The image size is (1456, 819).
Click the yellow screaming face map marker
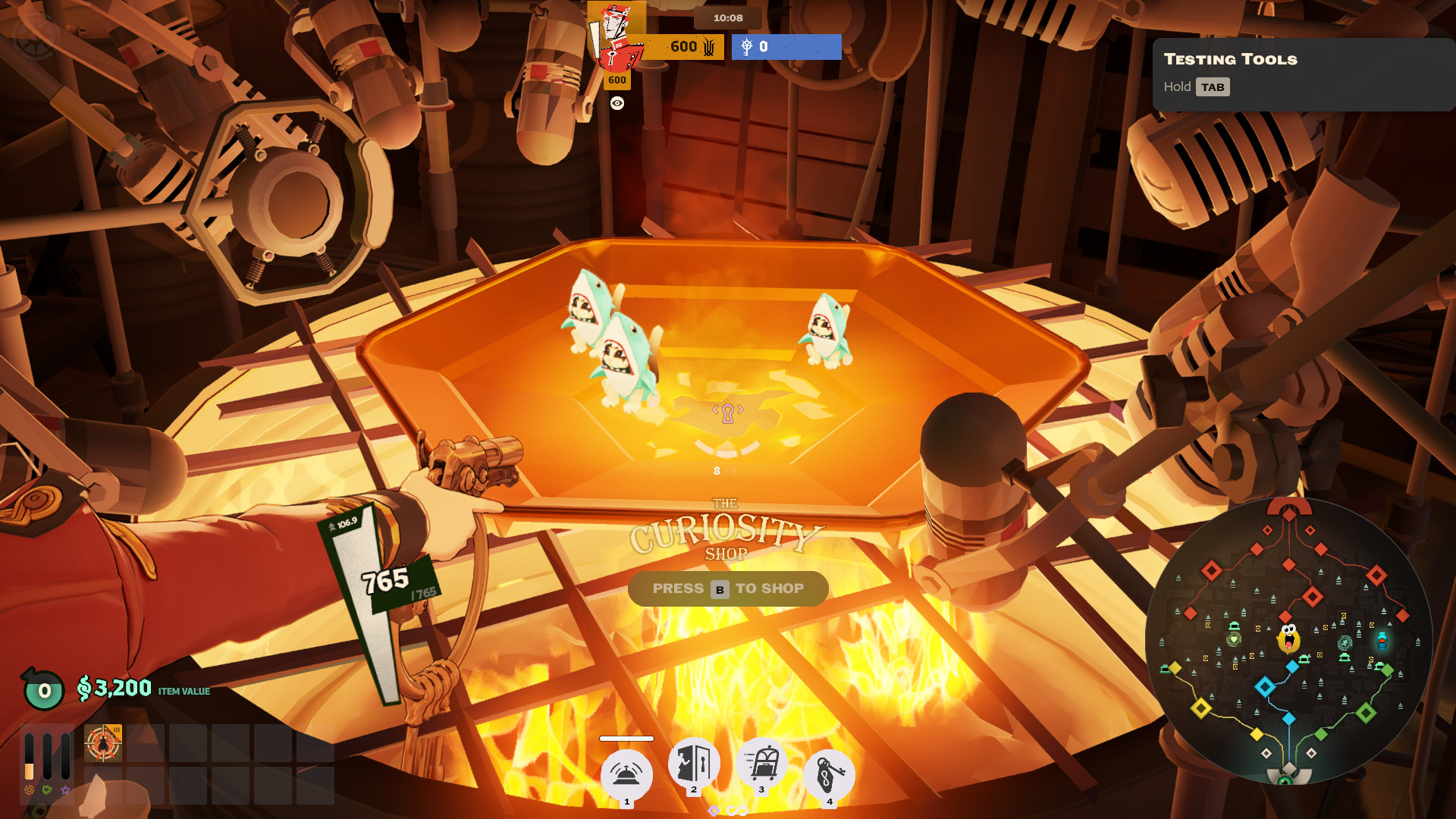1288,639
